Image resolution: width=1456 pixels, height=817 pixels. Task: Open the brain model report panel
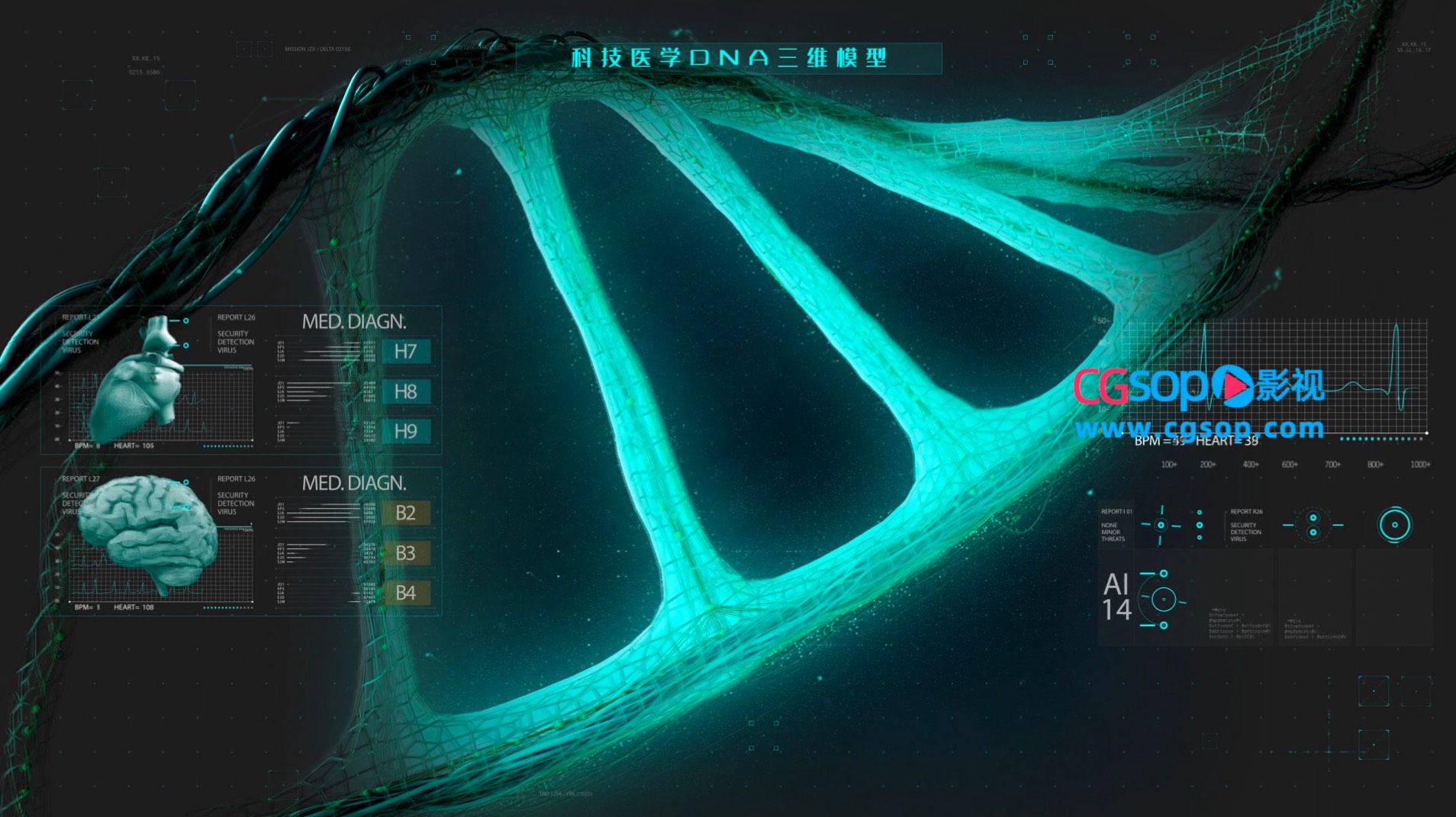[x=149, y=537]
